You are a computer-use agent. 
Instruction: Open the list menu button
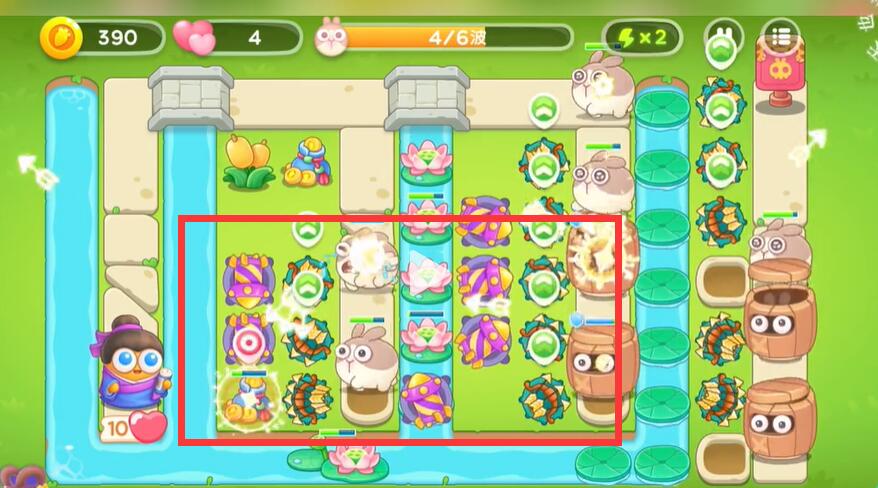tap(781, 38)
